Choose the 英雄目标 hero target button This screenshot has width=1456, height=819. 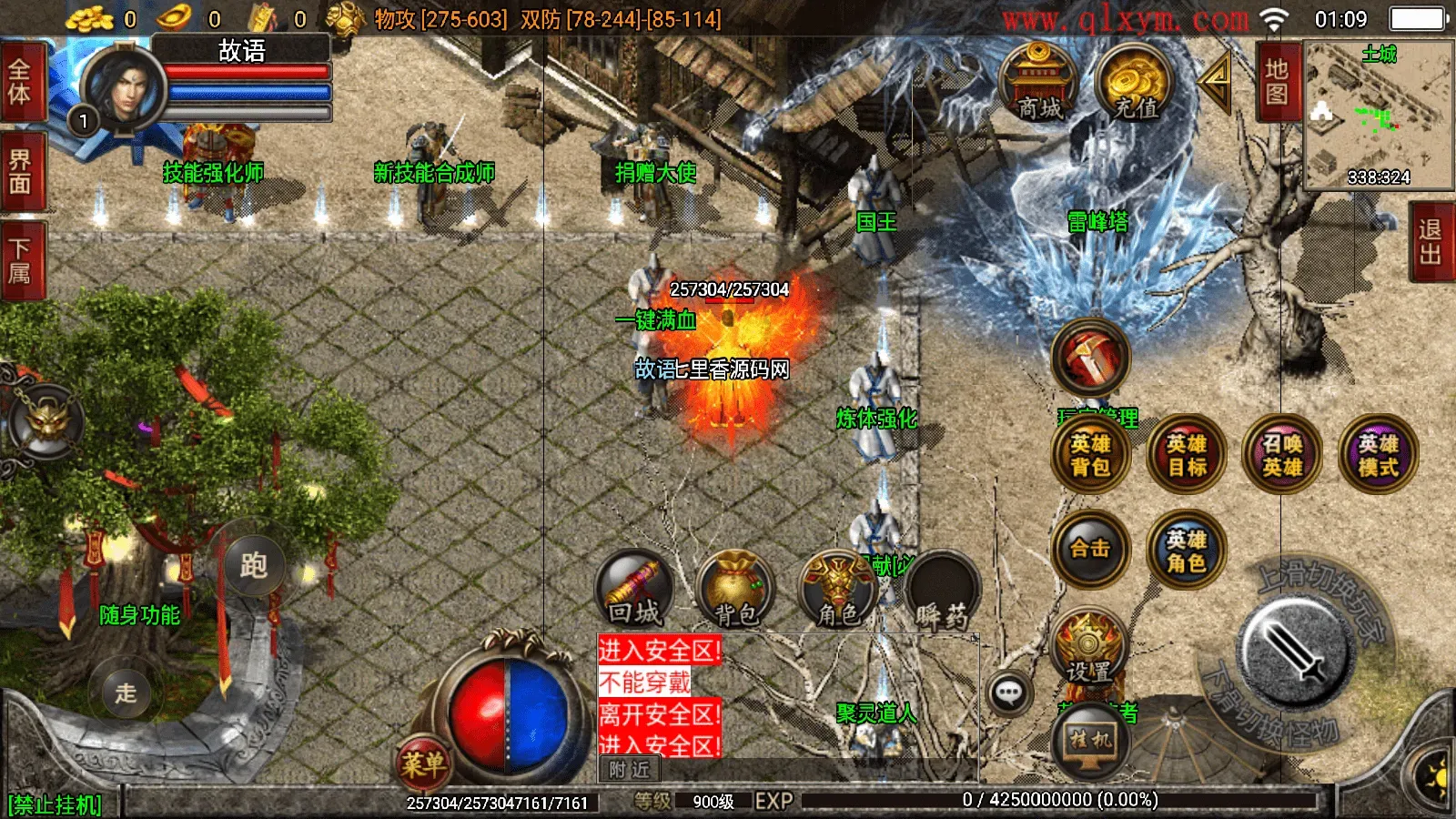point(1187,455)
